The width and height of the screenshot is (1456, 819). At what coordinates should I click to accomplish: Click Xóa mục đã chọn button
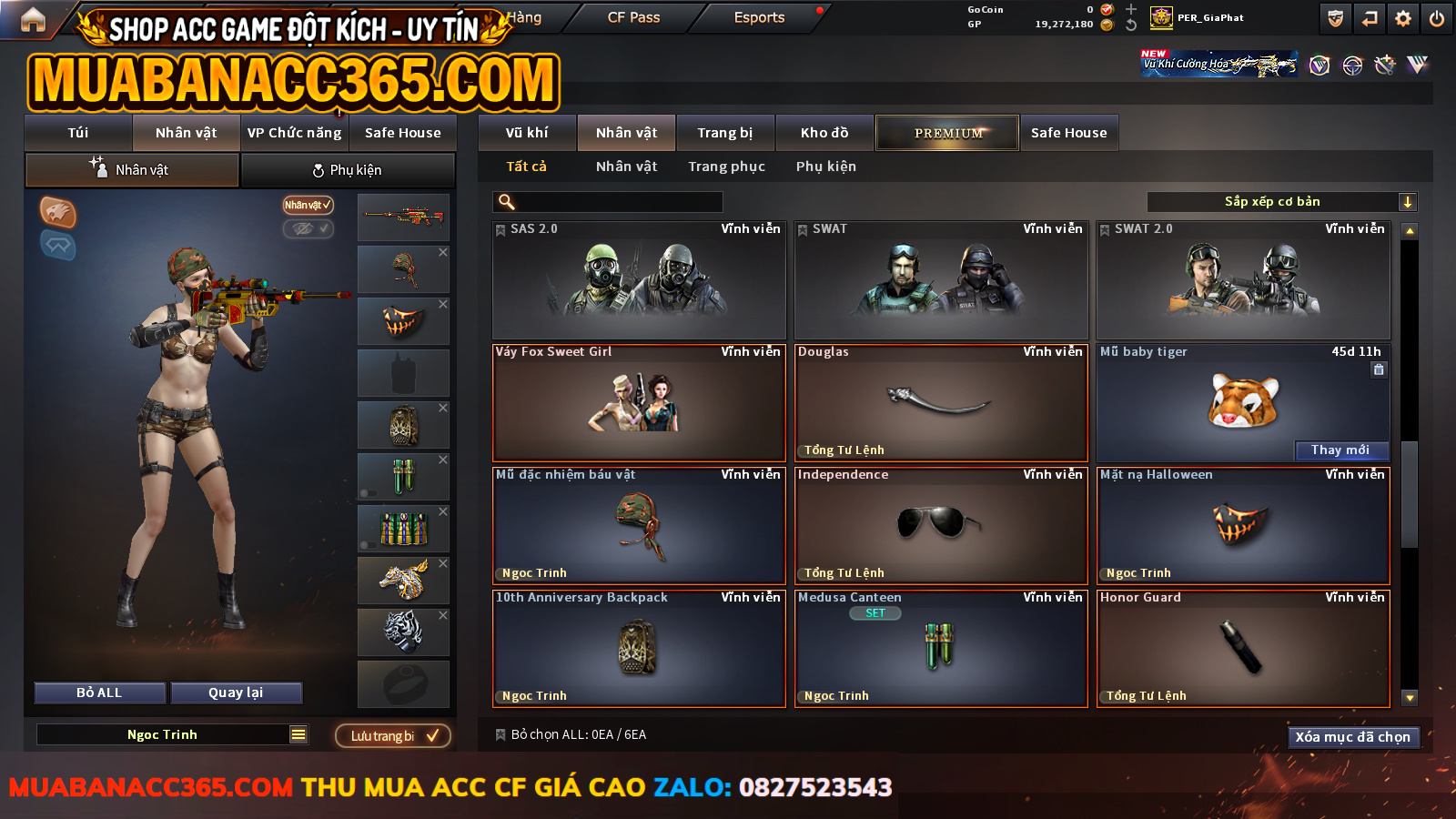(x=1353, y=737)
